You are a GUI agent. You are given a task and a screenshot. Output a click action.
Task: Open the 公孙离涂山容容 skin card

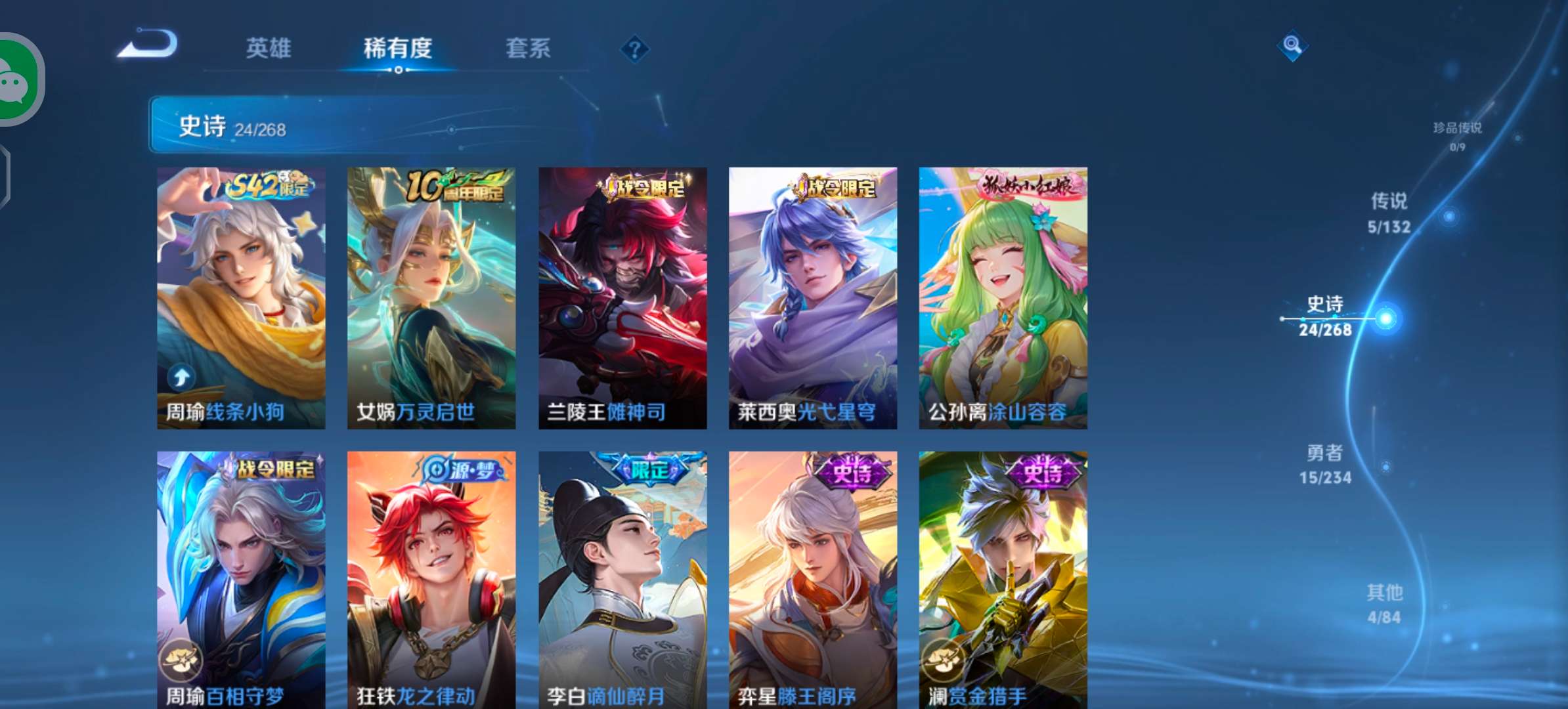1003,295
